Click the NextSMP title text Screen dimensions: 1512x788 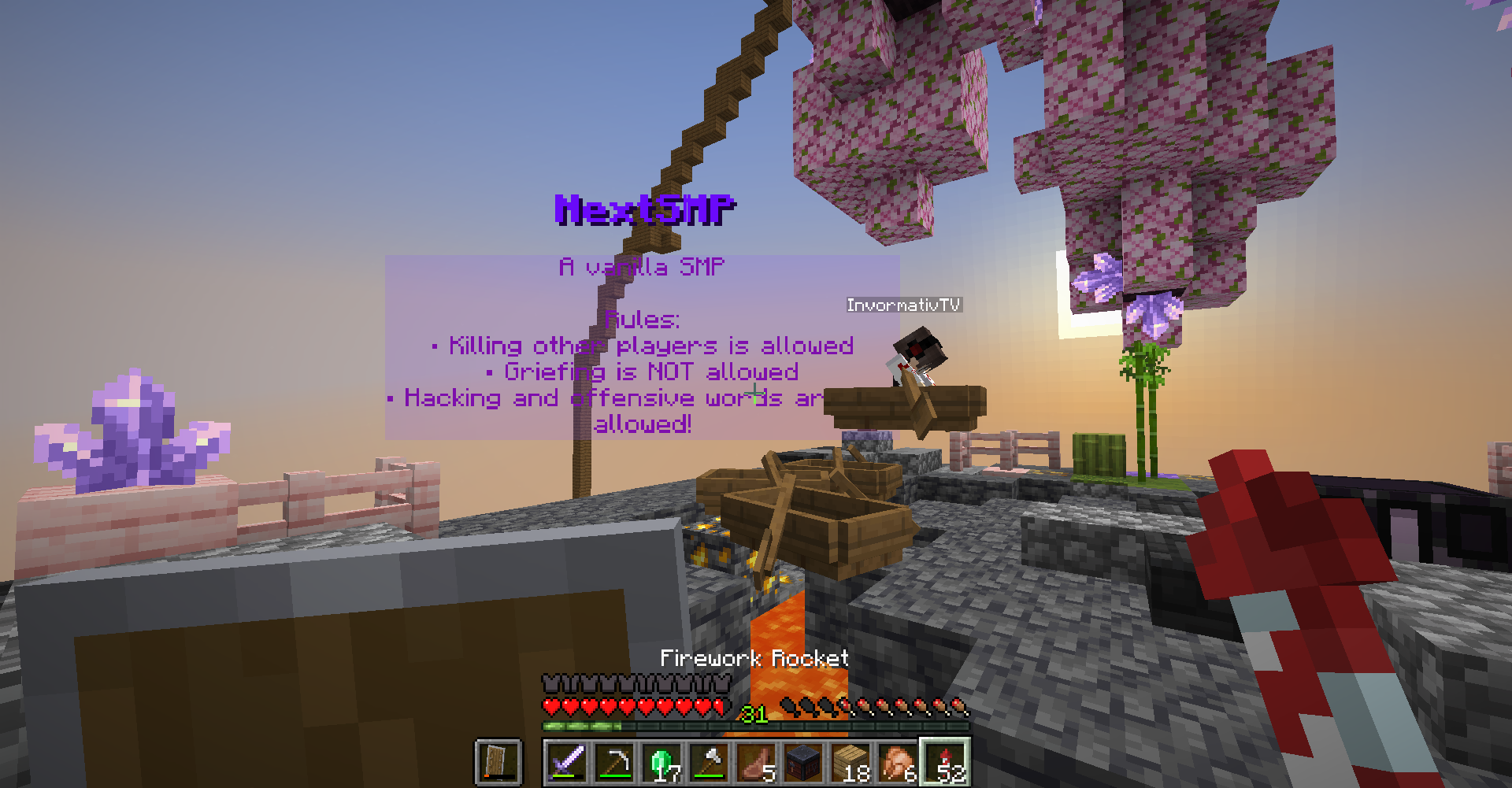click(644, 209)
